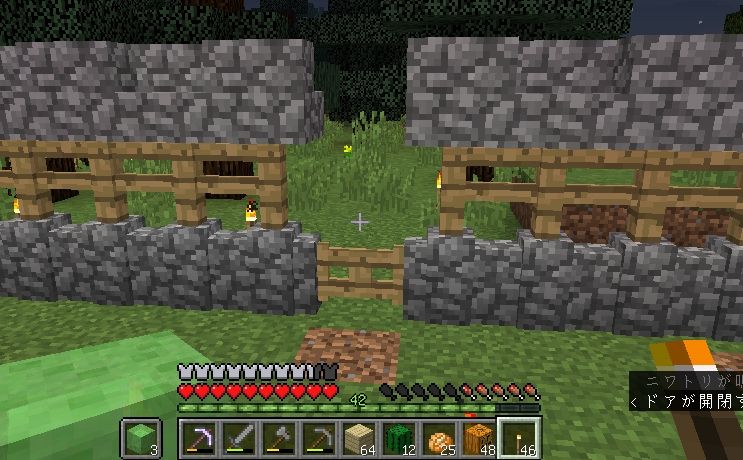
Task: Select the food stack of 25
Action: pyautogui.click(x=438, y=438)
